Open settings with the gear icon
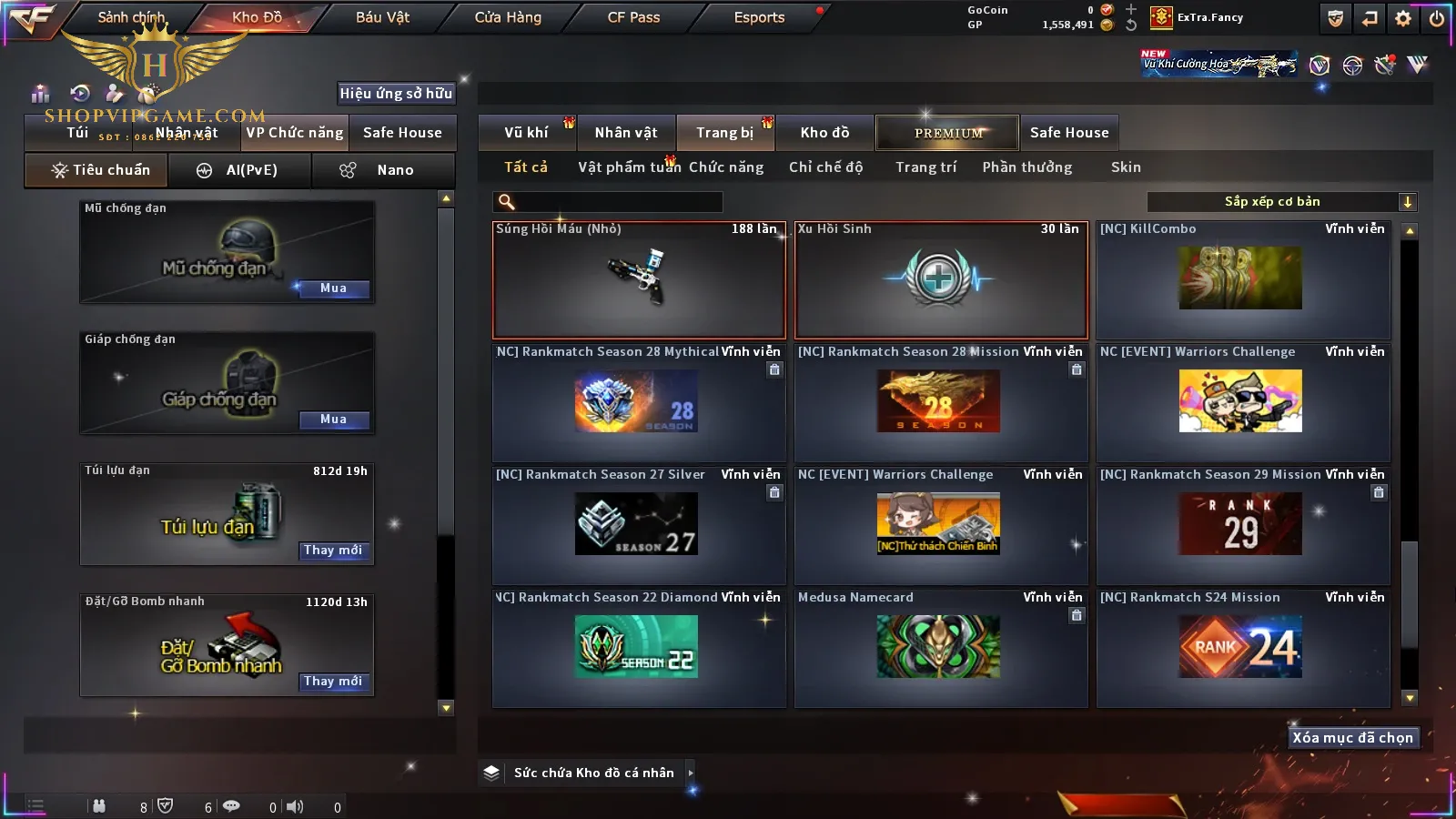The width and height of the screenshot is (1456, 819). coord(1403,18)
